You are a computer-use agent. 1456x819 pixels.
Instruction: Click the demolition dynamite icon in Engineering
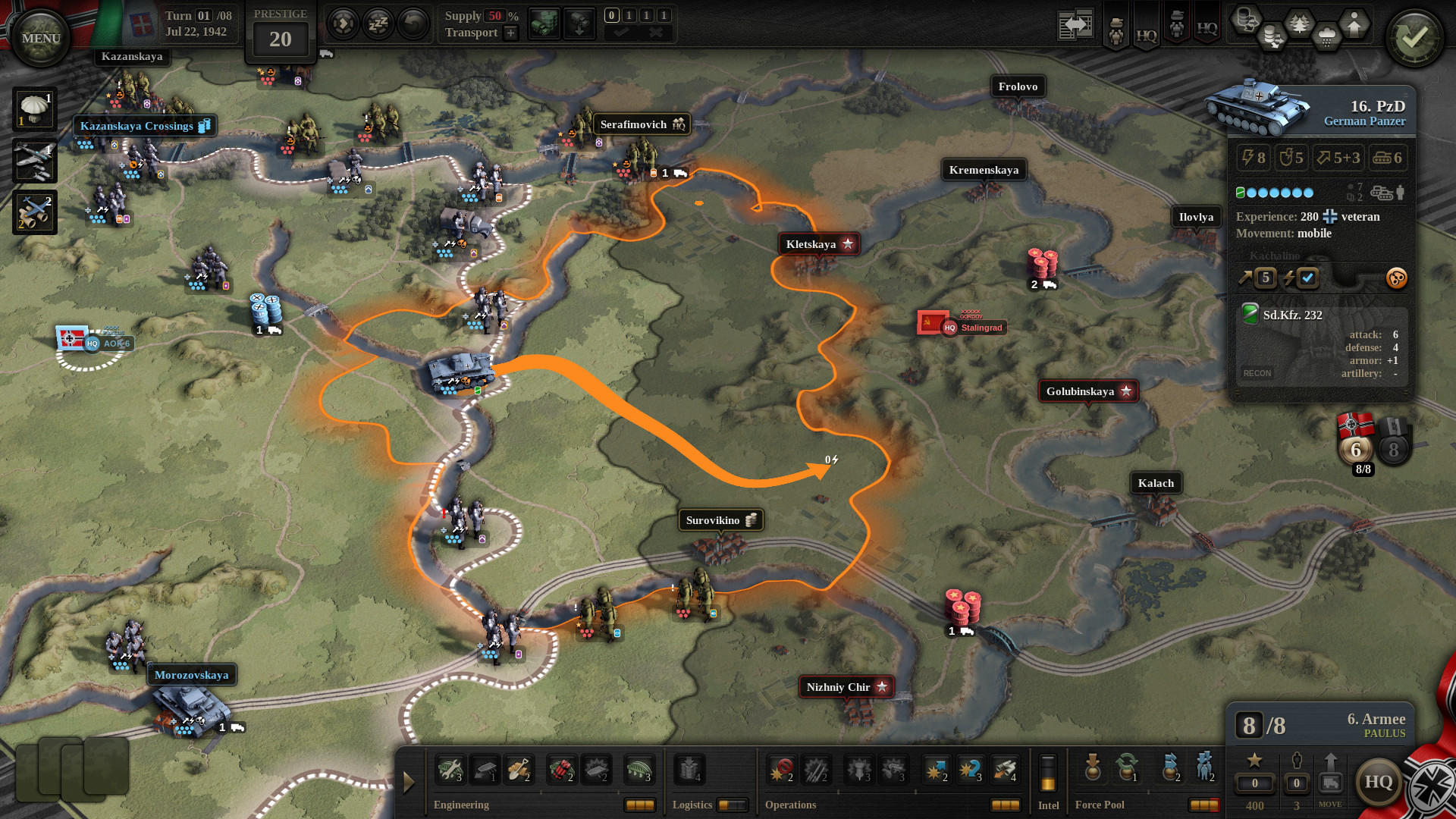(x=560, y=769)
